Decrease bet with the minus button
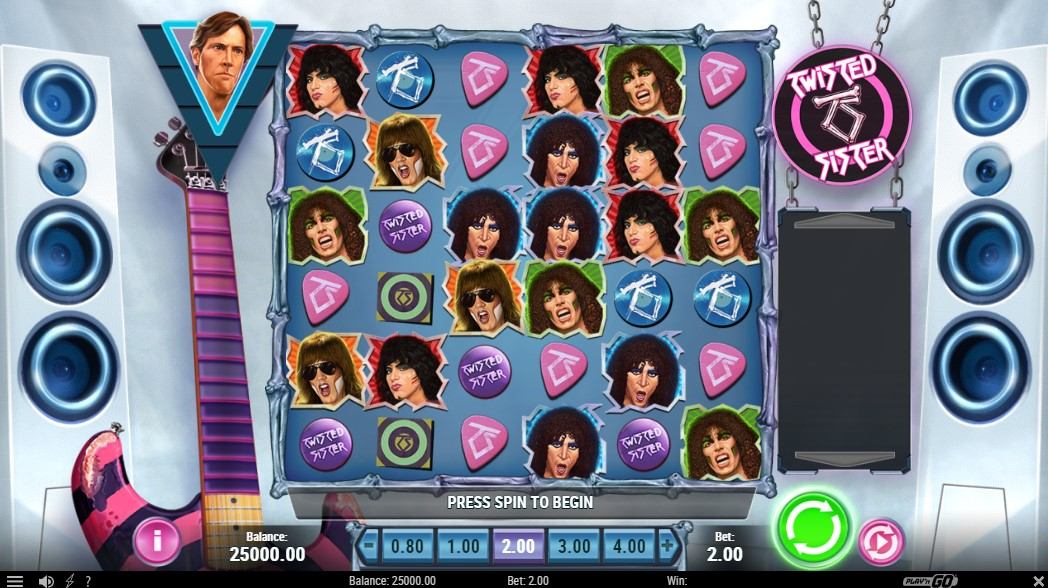 coord(369,547)
